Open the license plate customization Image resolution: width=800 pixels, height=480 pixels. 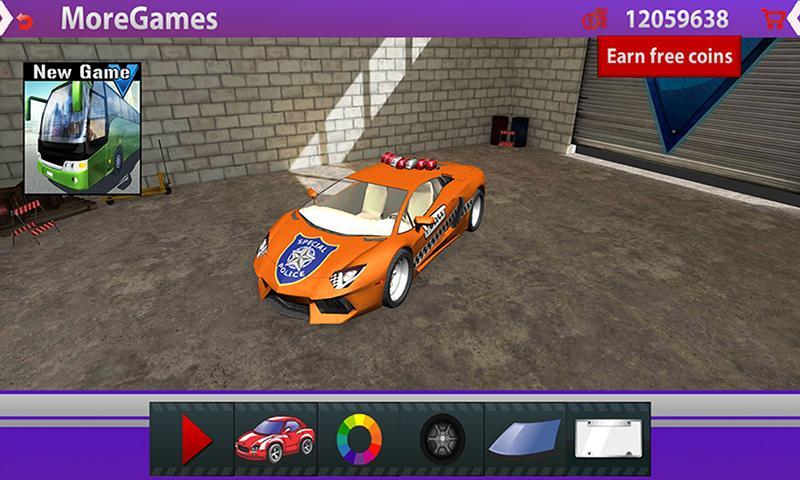click(609, 438)
